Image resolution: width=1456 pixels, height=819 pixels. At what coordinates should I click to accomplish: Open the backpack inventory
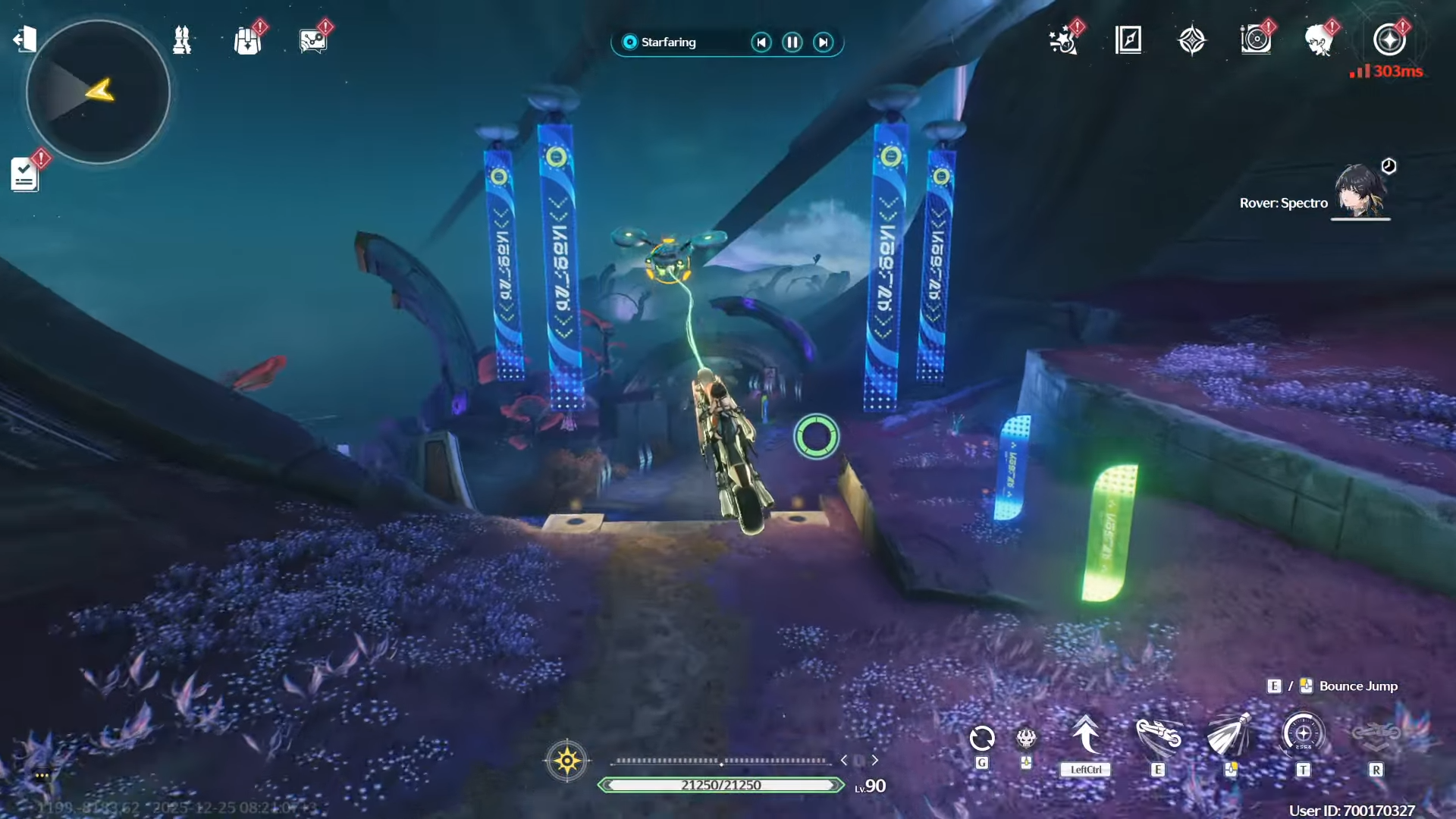[247, 41]
